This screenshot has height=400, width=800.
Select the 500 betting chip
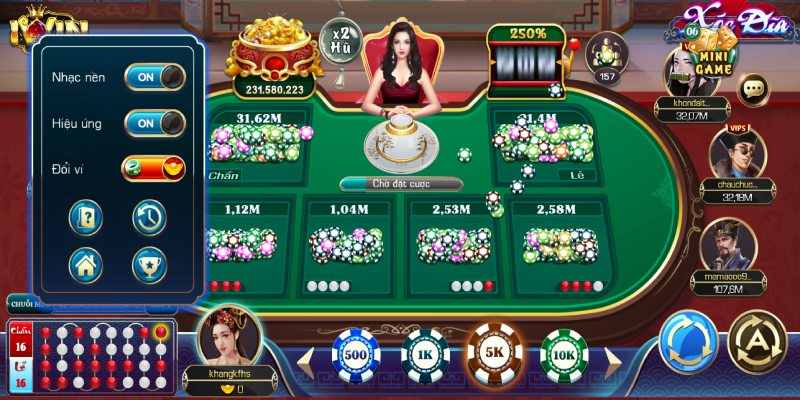click(356, 355)
